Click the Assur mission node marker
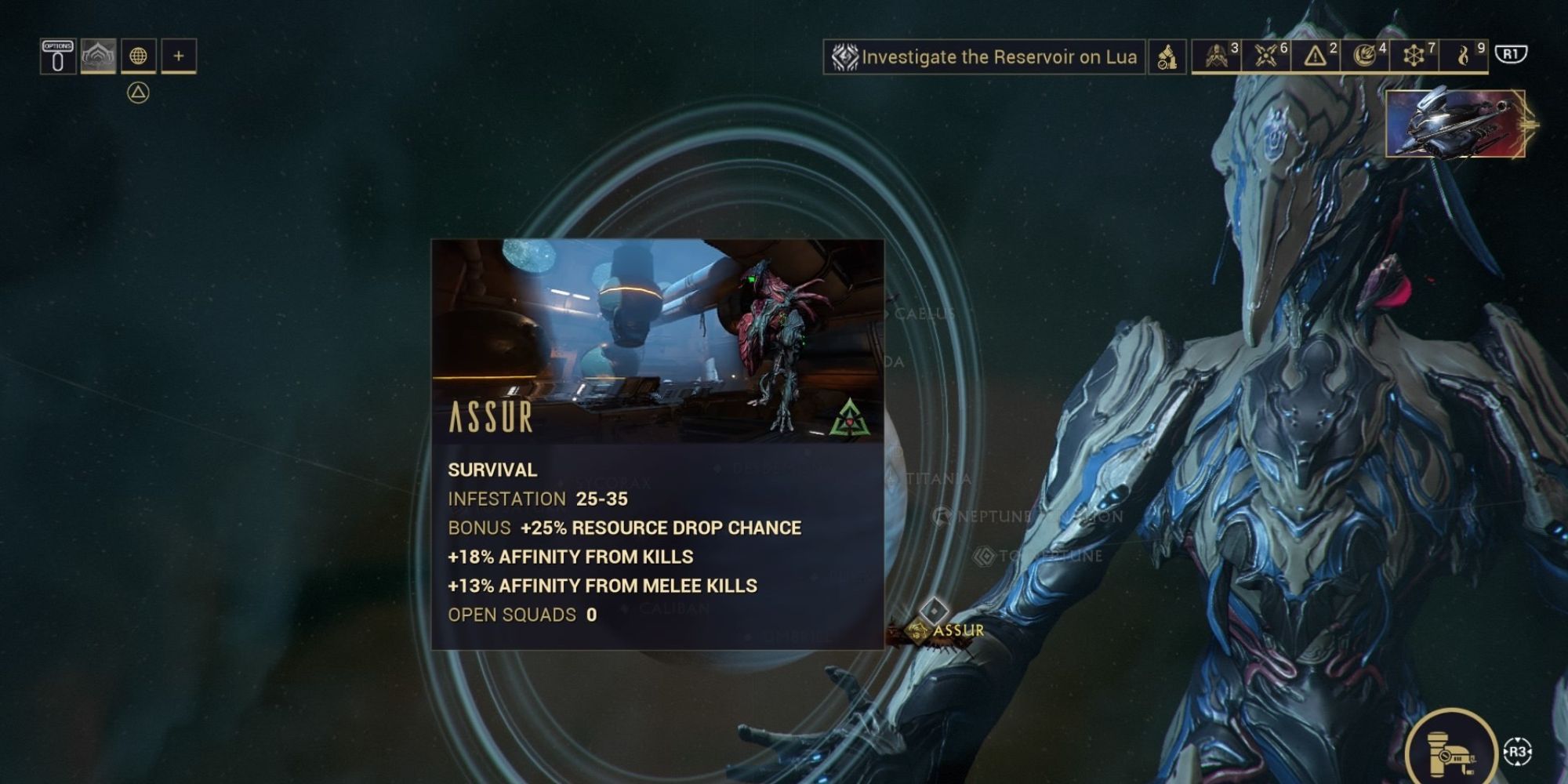Image resolution: width=1568 pixels, height=784 pixels. [x=935, y=609]
